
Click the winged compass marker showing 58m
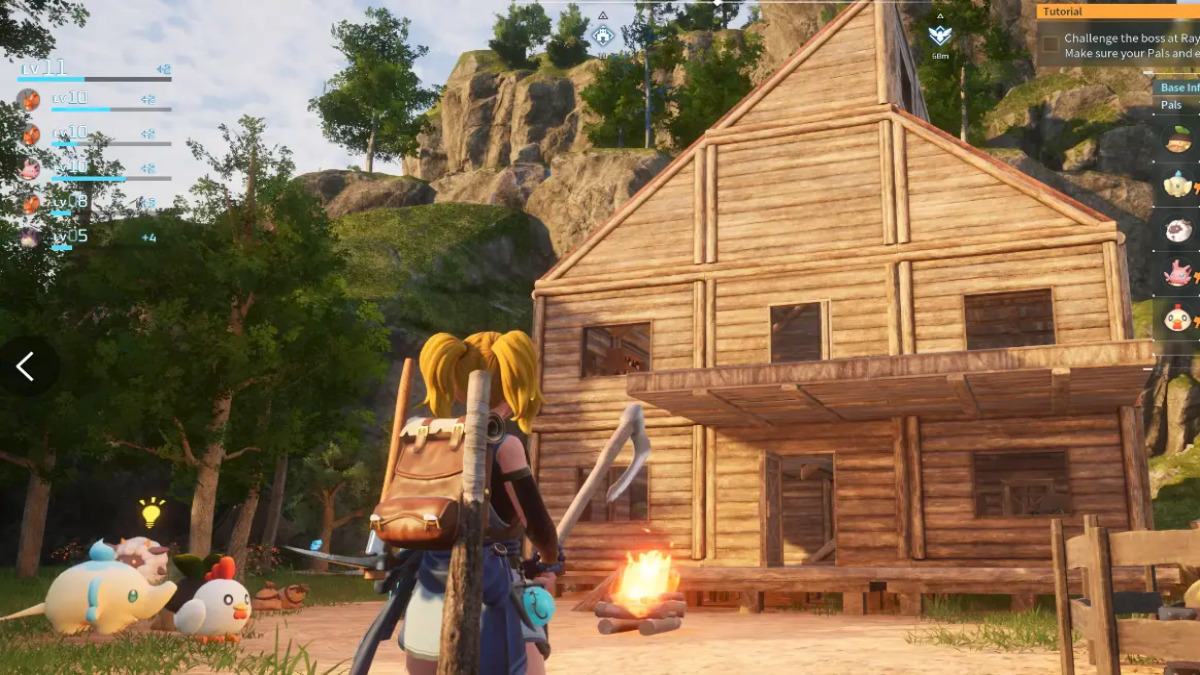click(940, 36)
